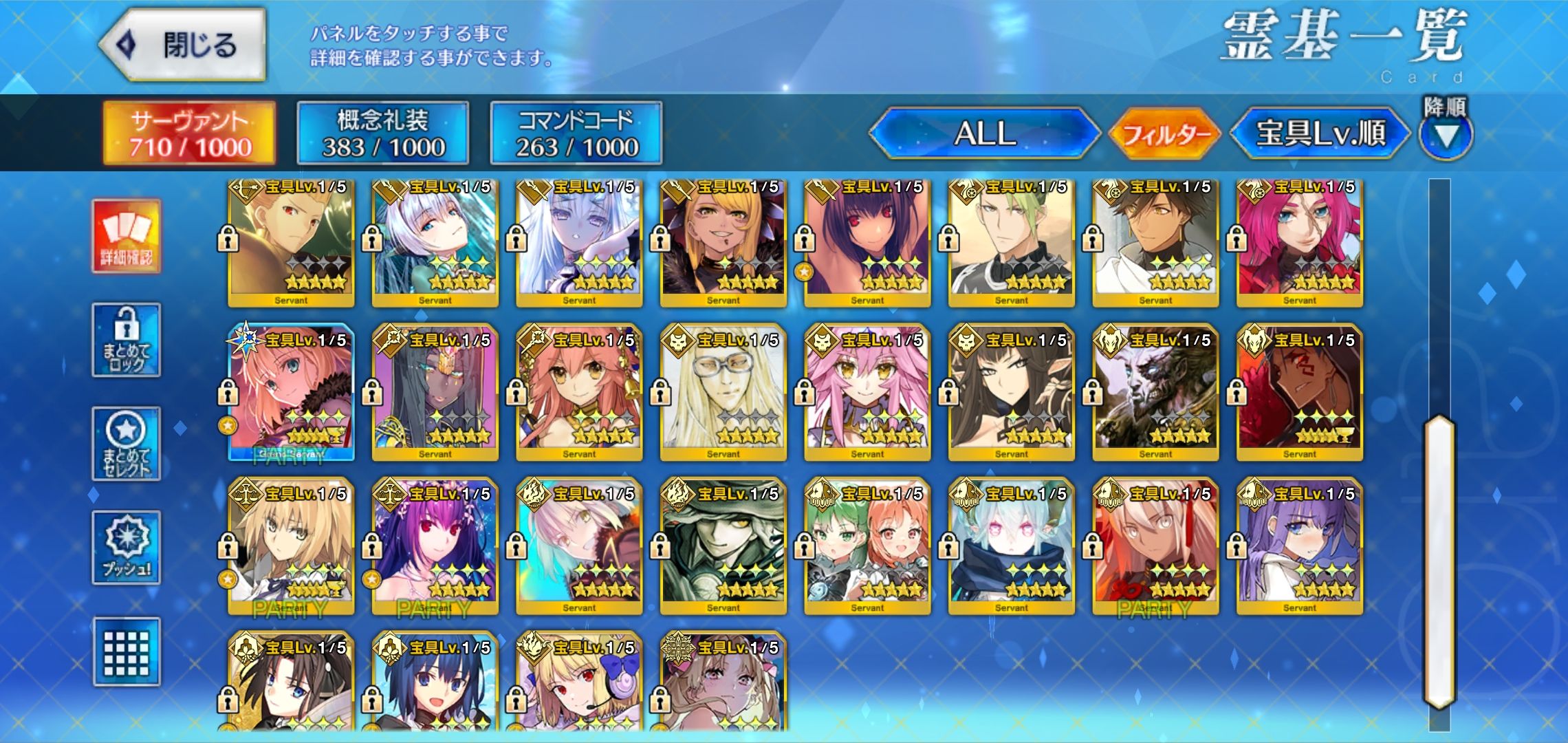The width and height of the screenshot is (1568, 743).
Task: Activate the まとめてセレクト bulk select button
Action: 127,444
